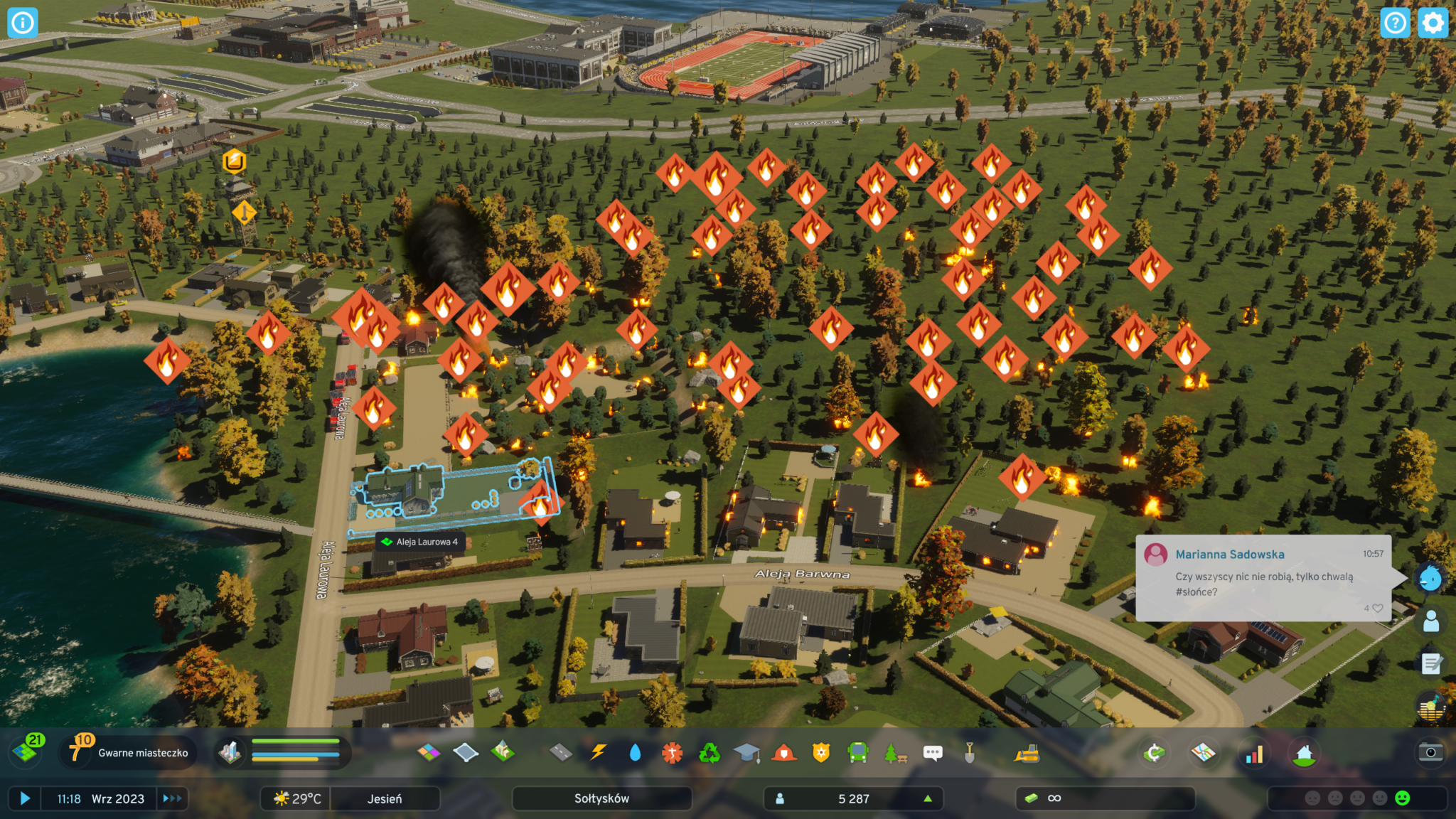Screen dimensions: 1456x819
Task: Open the city information panel icon
Action: tap(22, 23)
